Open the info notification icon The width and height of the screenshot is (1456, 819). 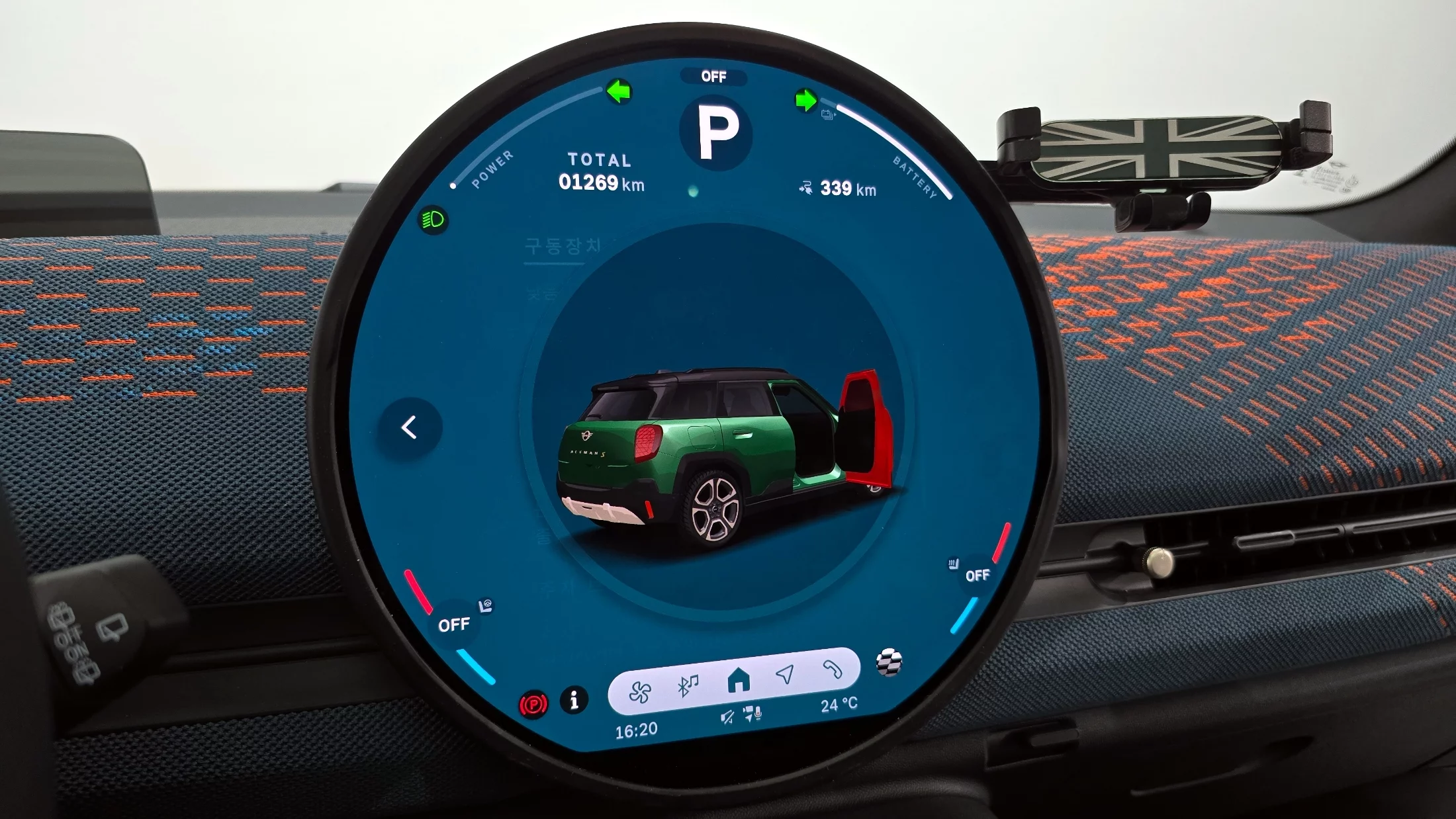click(574, 700)
